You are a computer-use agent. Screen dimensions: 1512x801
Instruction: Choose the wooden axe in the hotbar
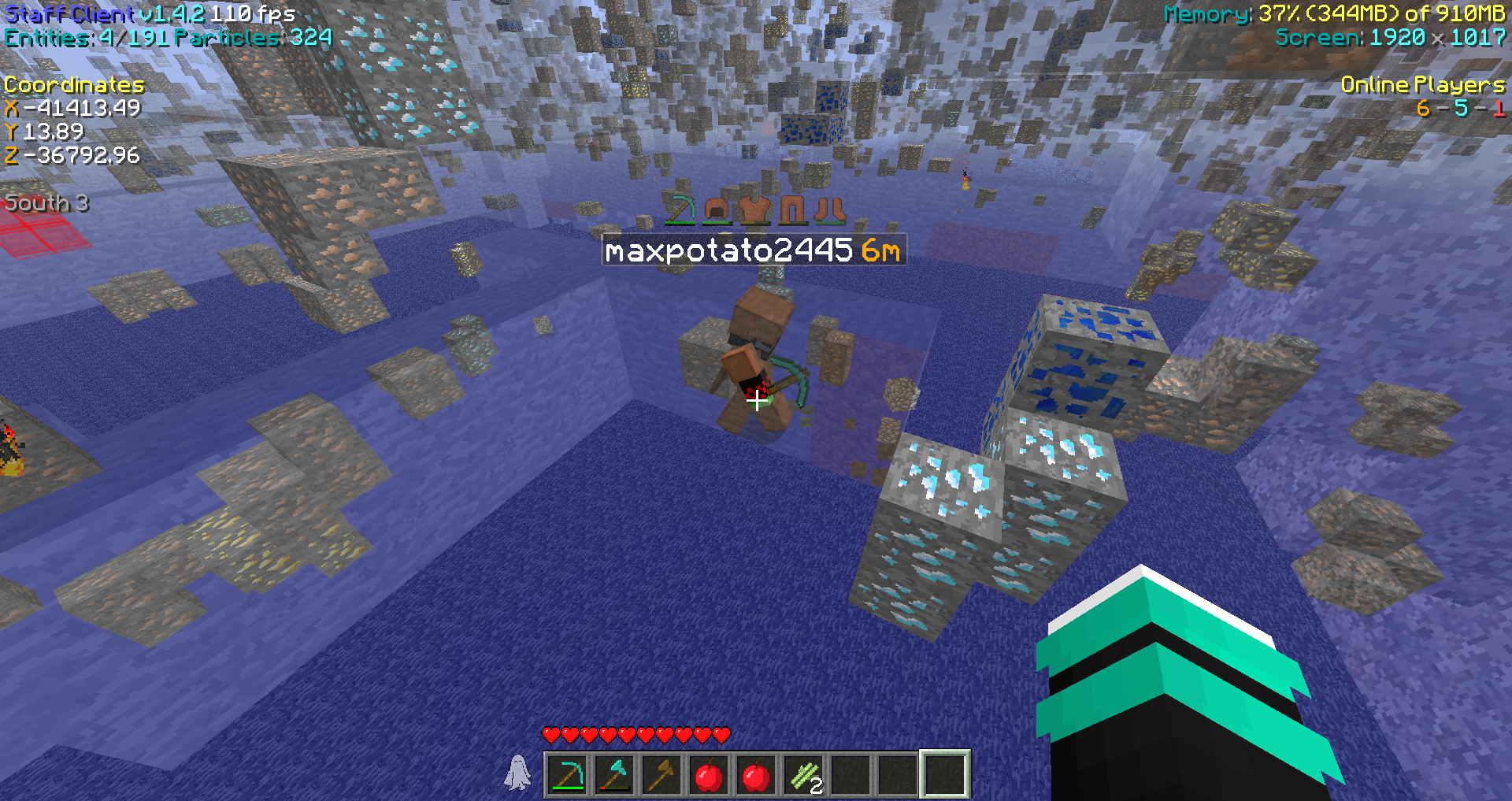tap(662, 775)
